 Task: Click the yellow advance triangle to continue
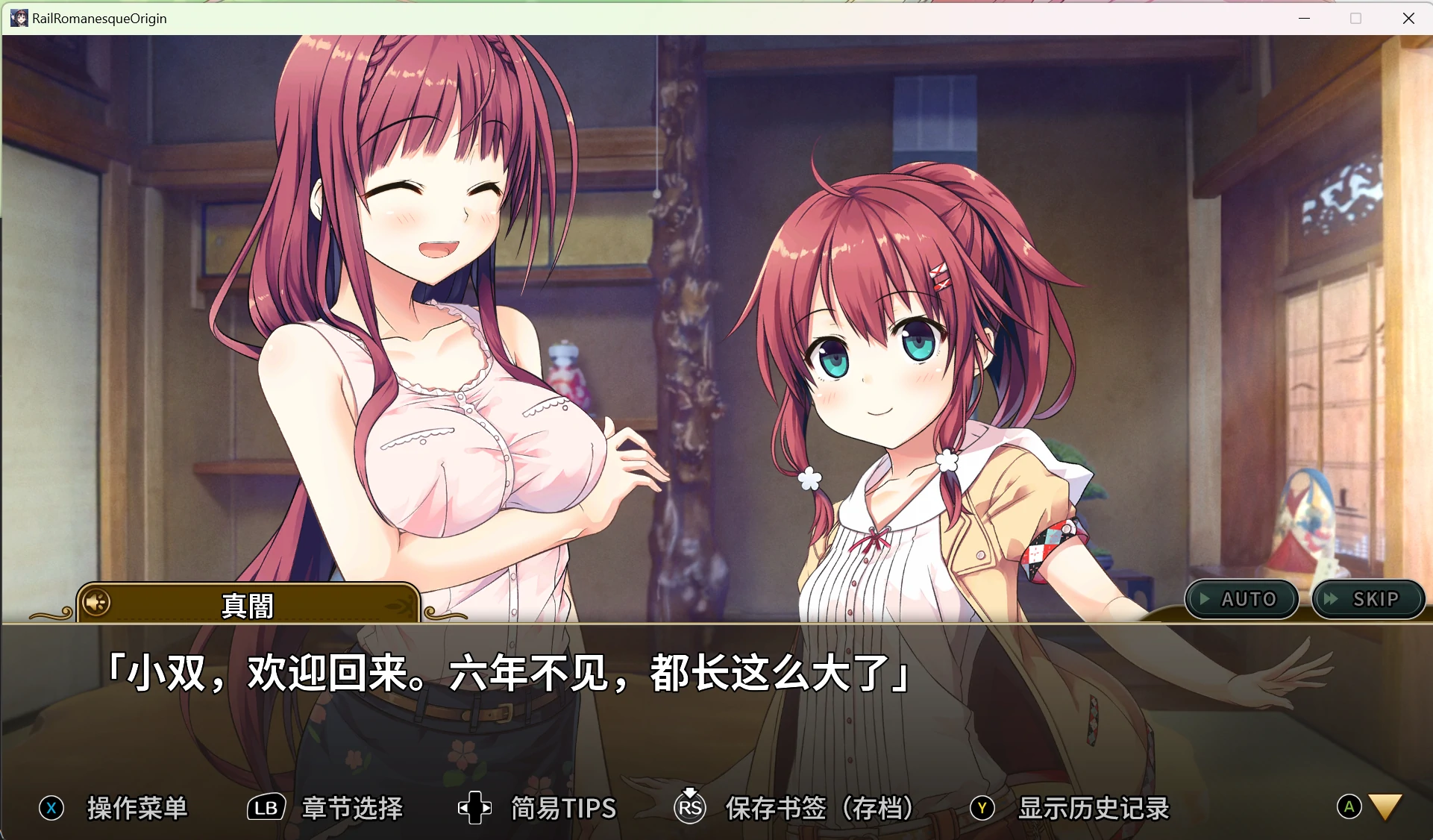1385,807
